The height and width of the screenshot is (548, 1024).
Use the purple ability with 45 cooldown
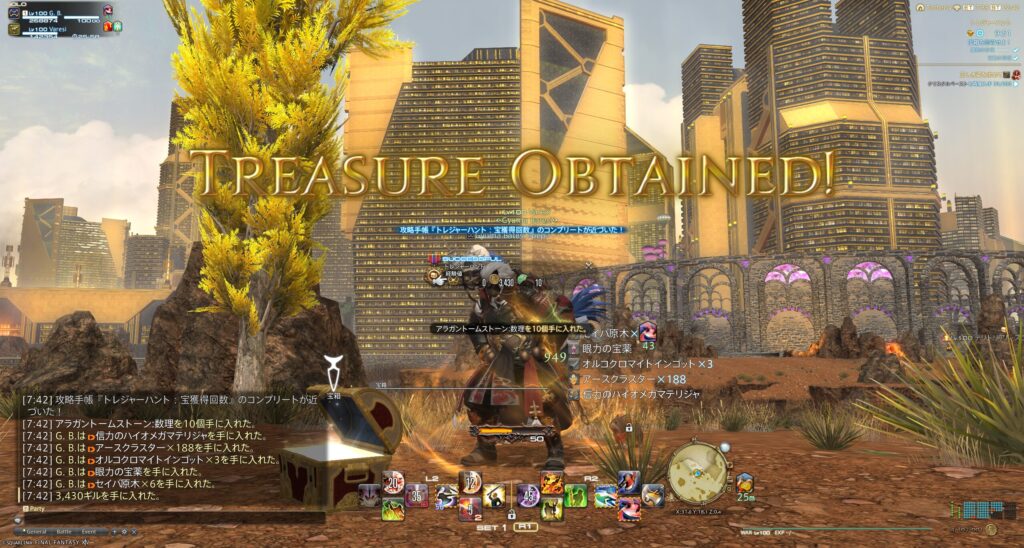click(528, 495)
